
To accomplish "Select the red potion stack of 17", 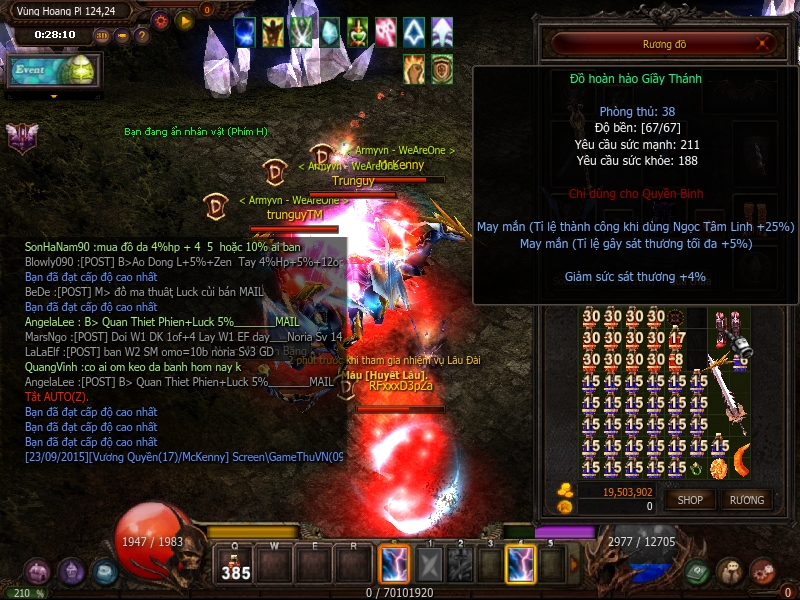I will pyautogui.click(x=677, y=338).
